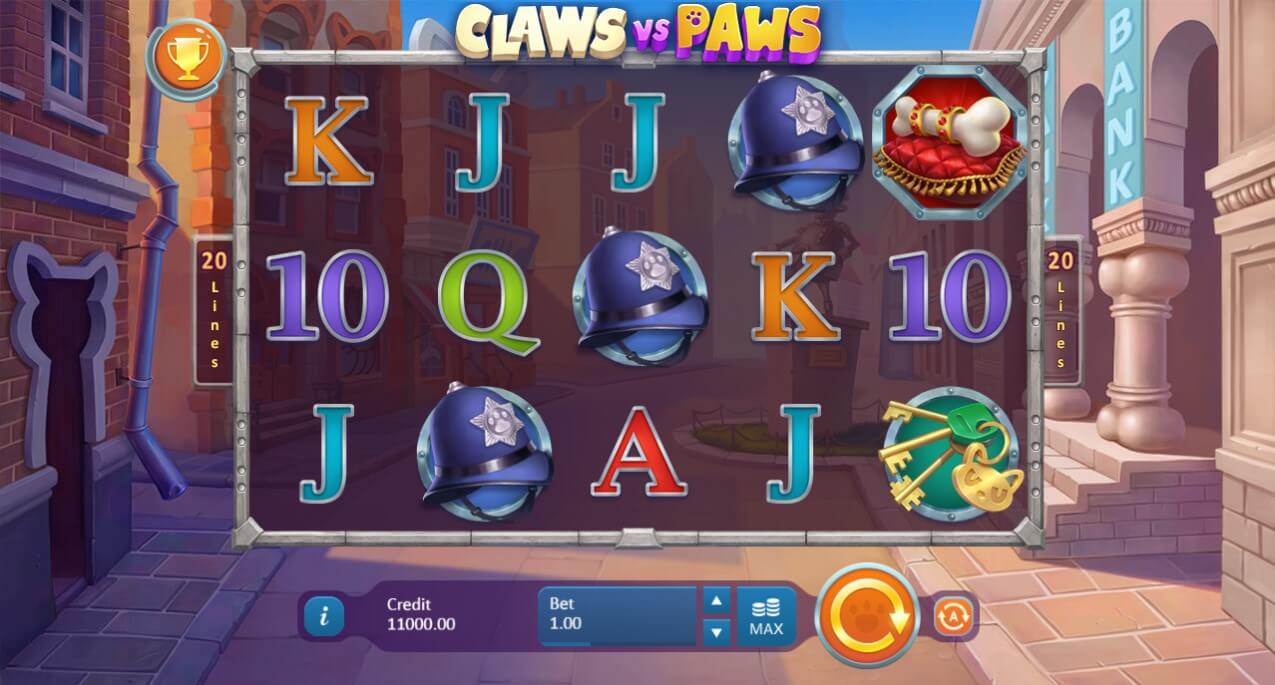This screenshot has width=1275, height=685.
Task: Increase the bet with the up arrow
Action: 716,600
